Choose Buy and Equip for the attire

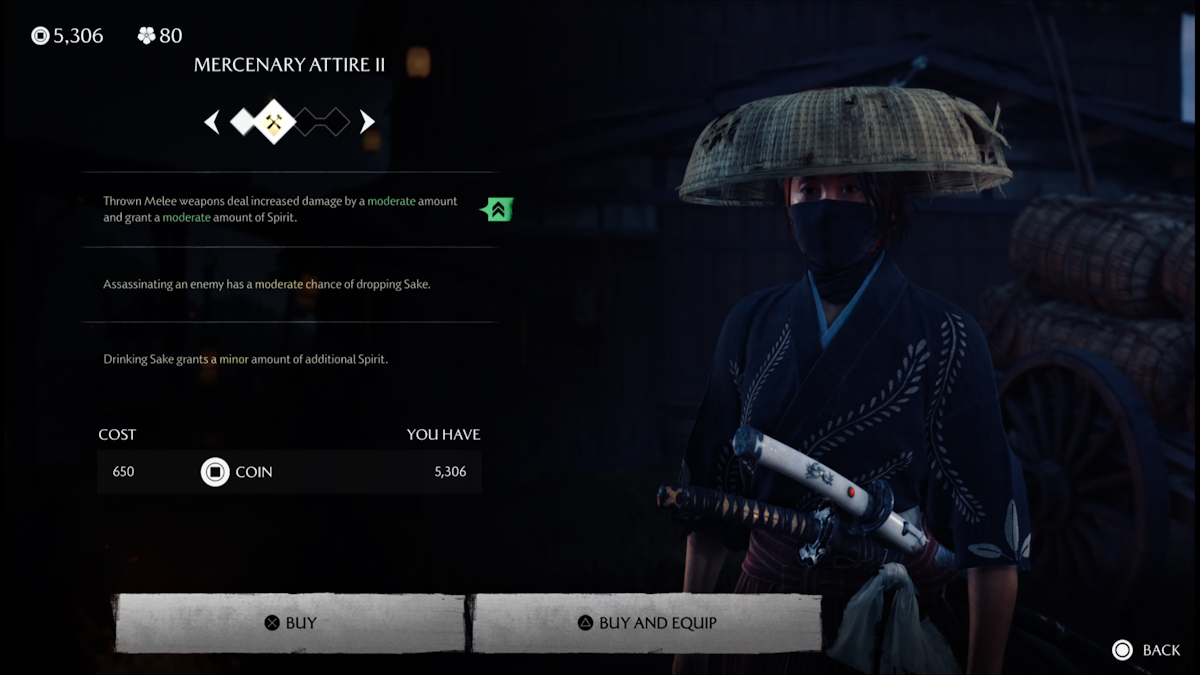point(646,623)
